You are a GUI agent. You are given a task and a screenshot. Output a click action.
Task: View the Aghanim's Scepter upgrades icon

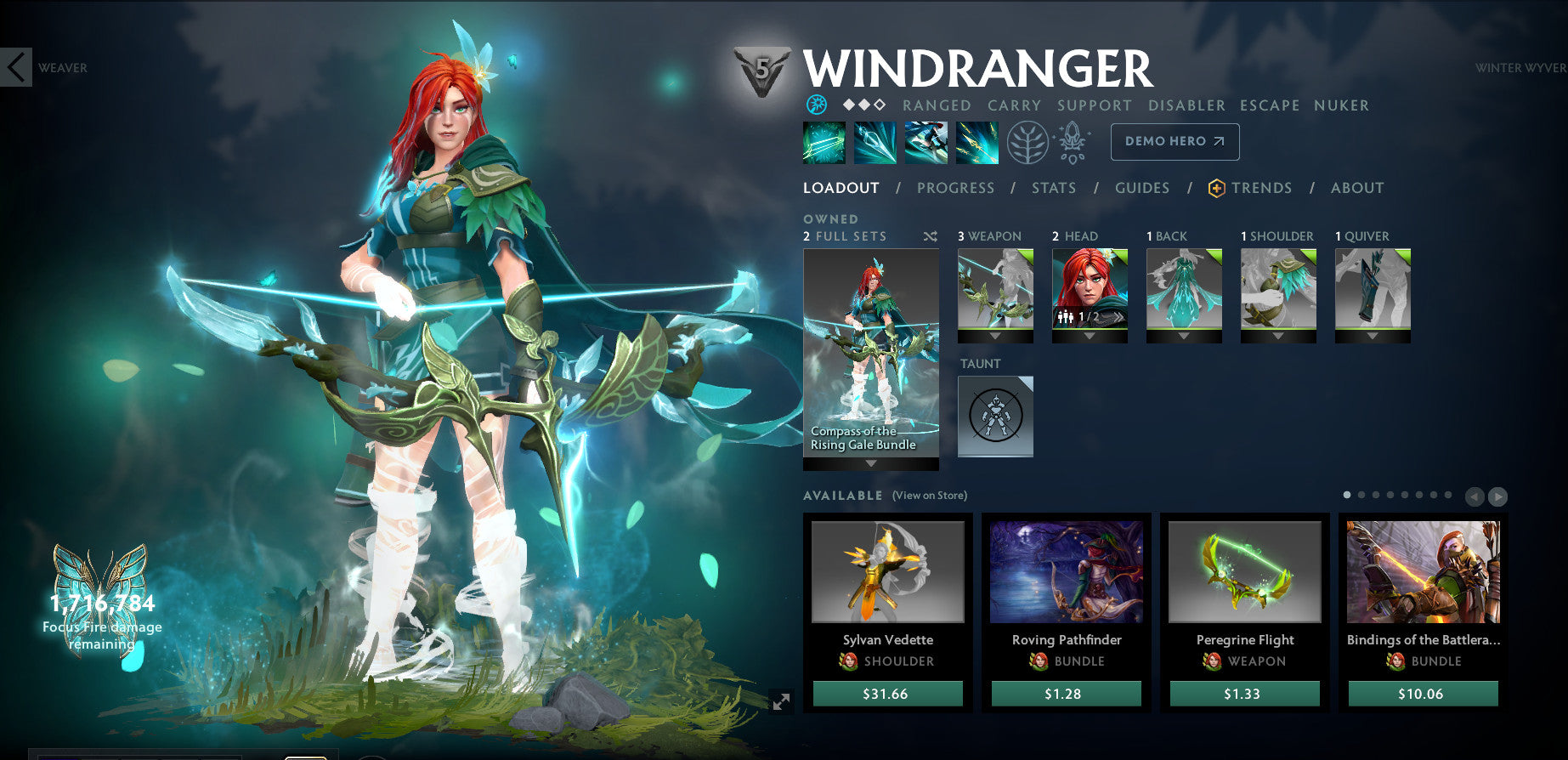1073,142
